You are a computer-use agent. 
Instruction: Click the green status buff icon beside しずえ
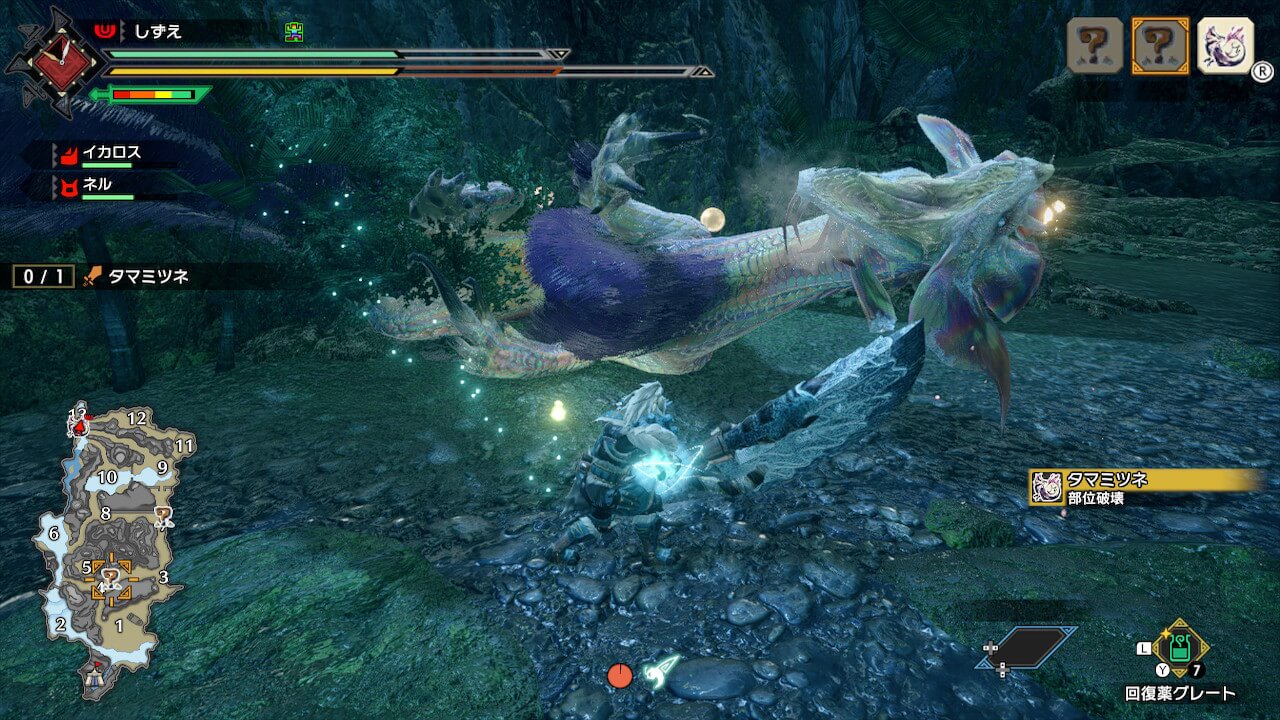point(293,32)
